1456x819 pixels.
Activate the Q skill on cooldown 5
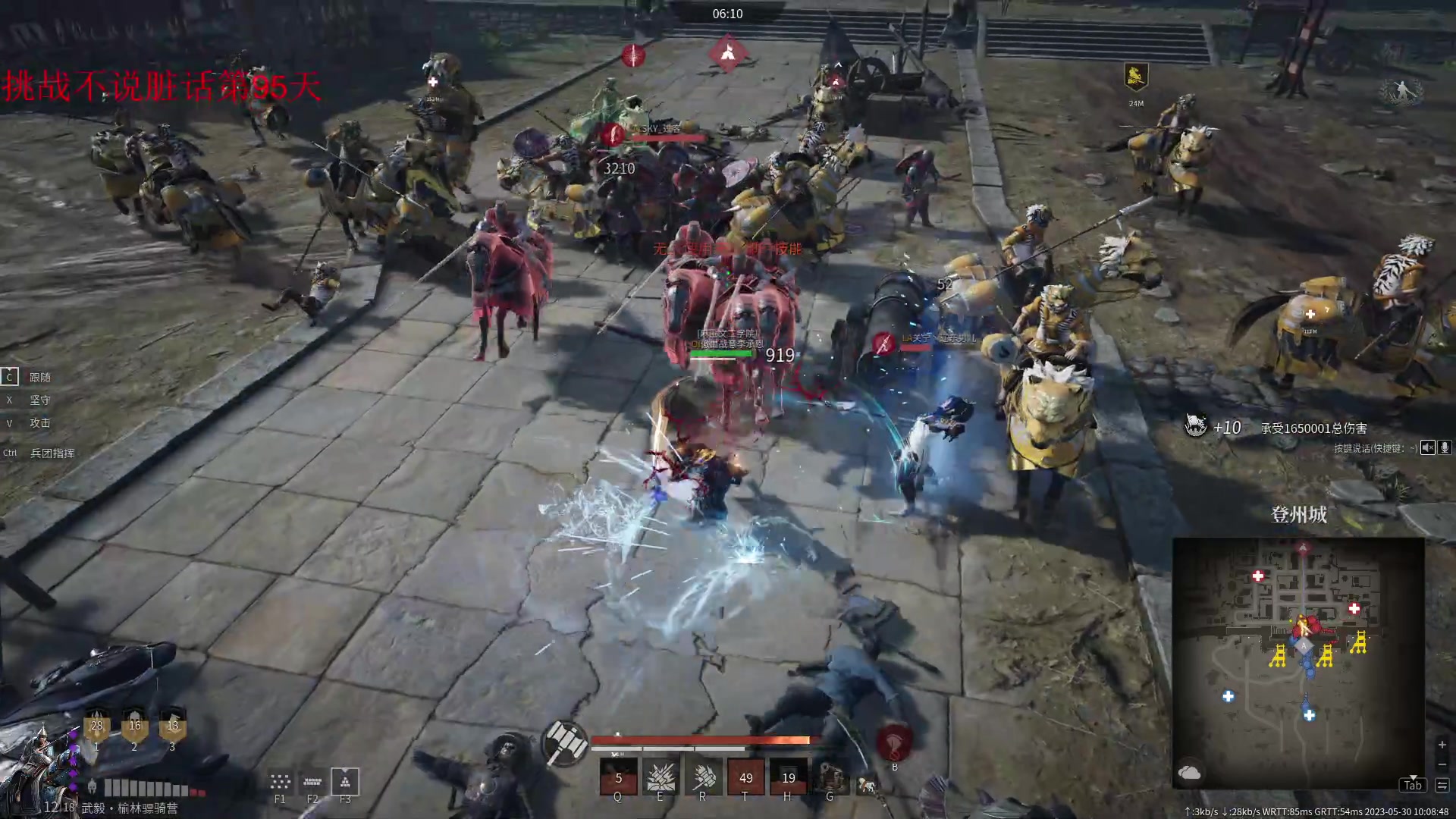pos(618,777)
